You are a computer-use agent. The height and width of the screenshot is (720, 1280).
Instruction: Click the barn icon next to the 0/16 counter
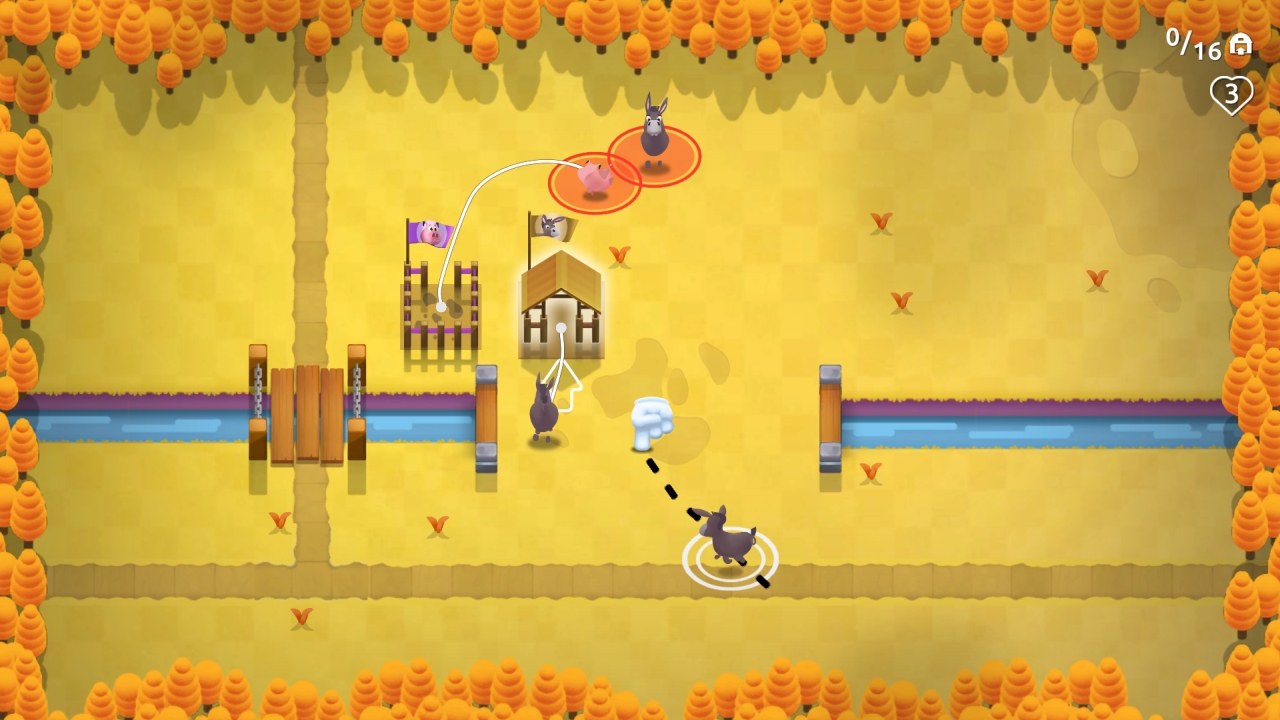coord(1240,46)
